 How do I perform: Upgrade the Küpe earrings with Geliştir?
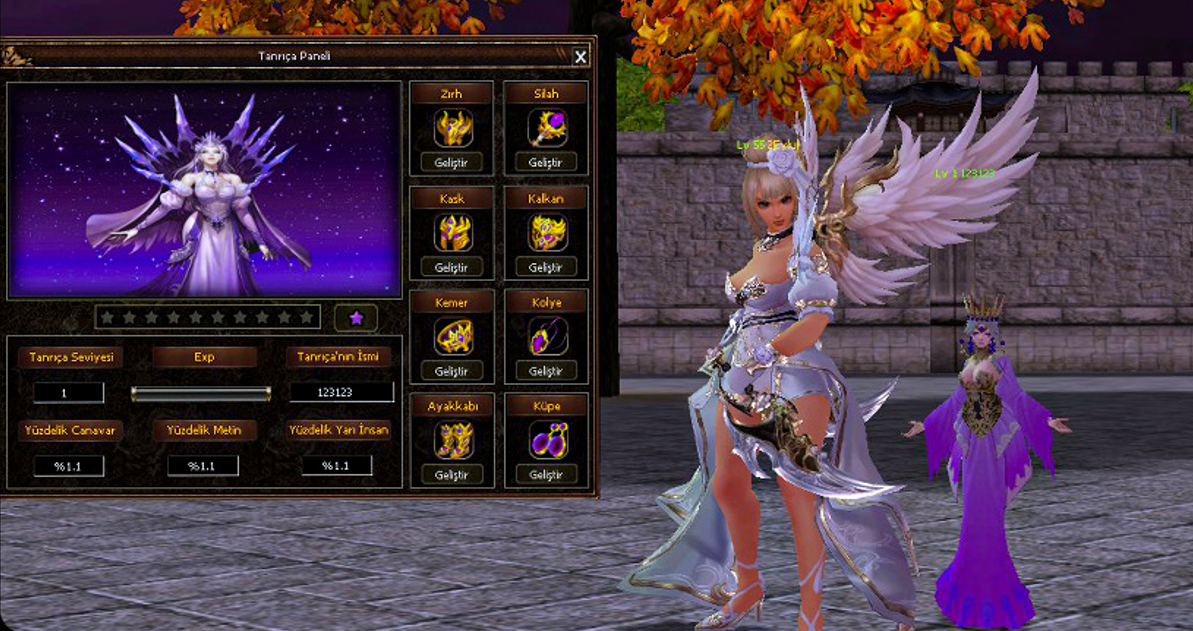pyautogui.click(x=546, y=475)
